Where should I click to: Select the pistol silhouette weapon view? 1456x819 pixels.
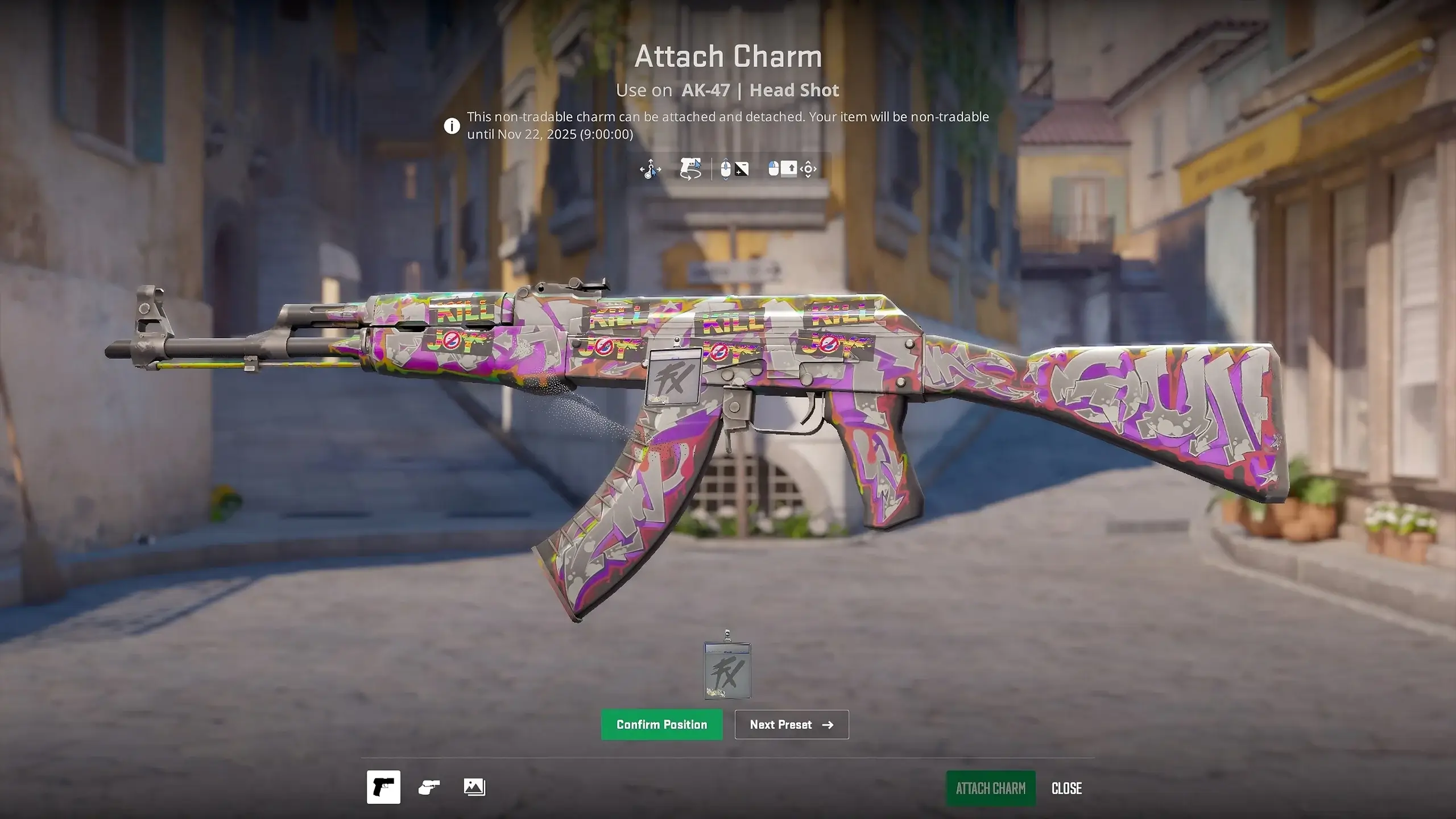(383, 787)
